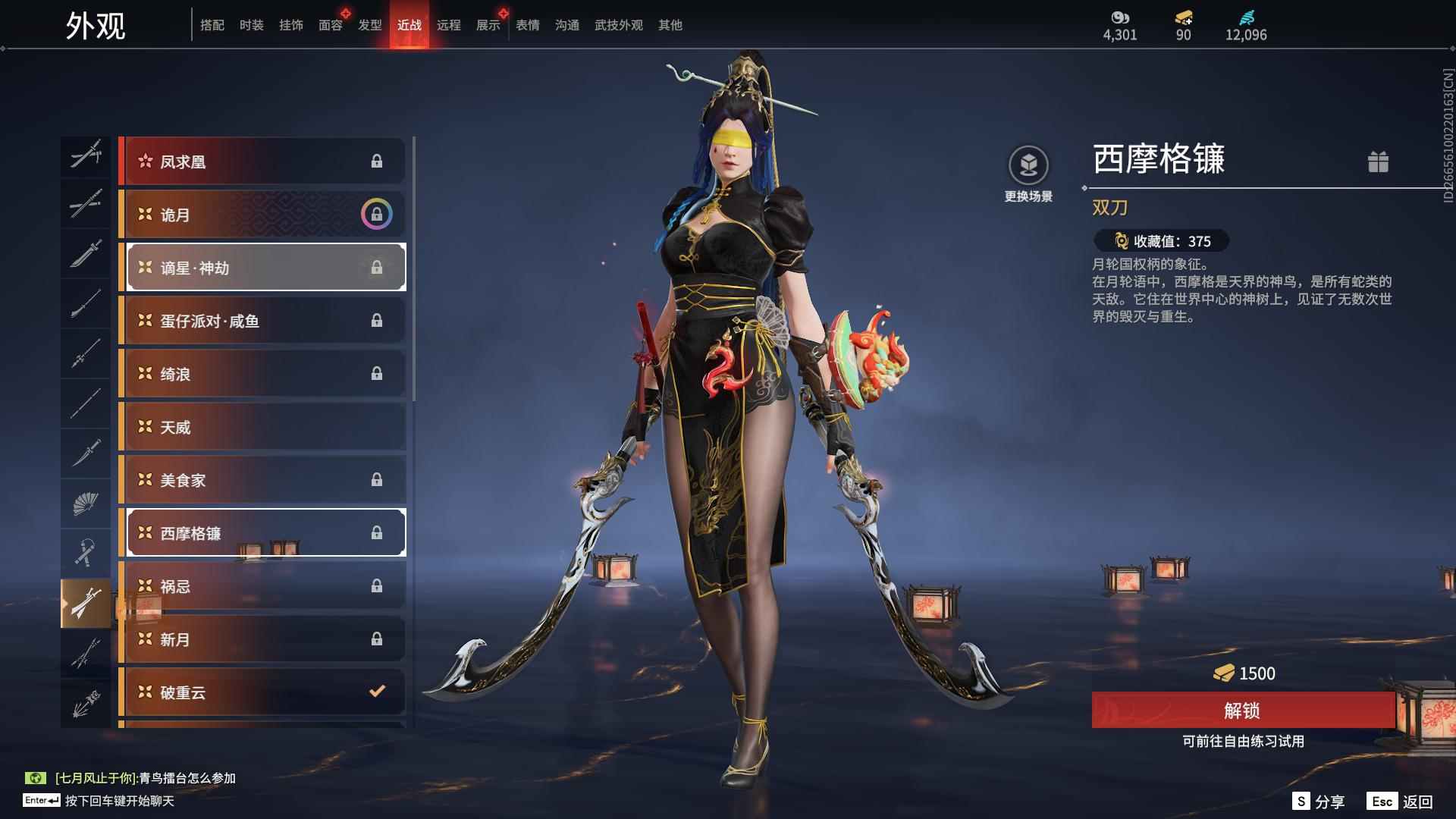This screenshot has height=819, width=1456.
Task: Click the 分享 share button
Action: pyautogui.click(x=1319, y=802)
